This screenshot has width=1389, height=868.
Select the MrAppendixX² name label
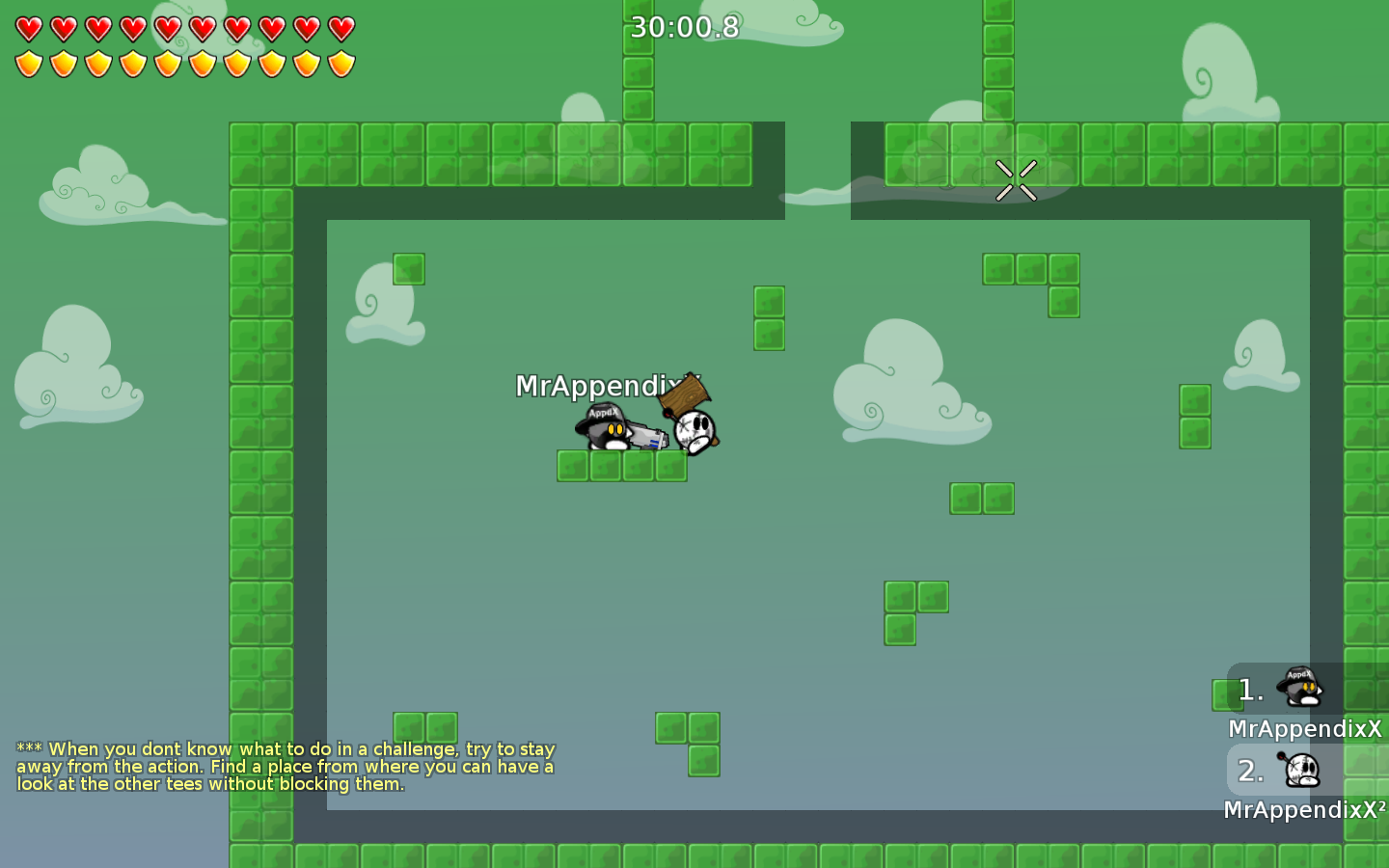pos(1304,810)
